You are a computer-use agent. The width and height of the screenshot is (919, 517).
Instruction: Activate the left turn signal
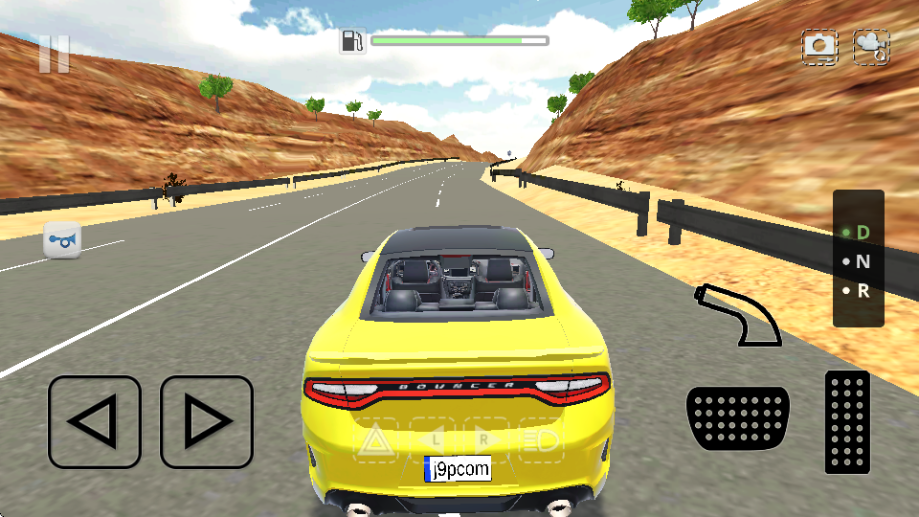click(x=433, y=439)
